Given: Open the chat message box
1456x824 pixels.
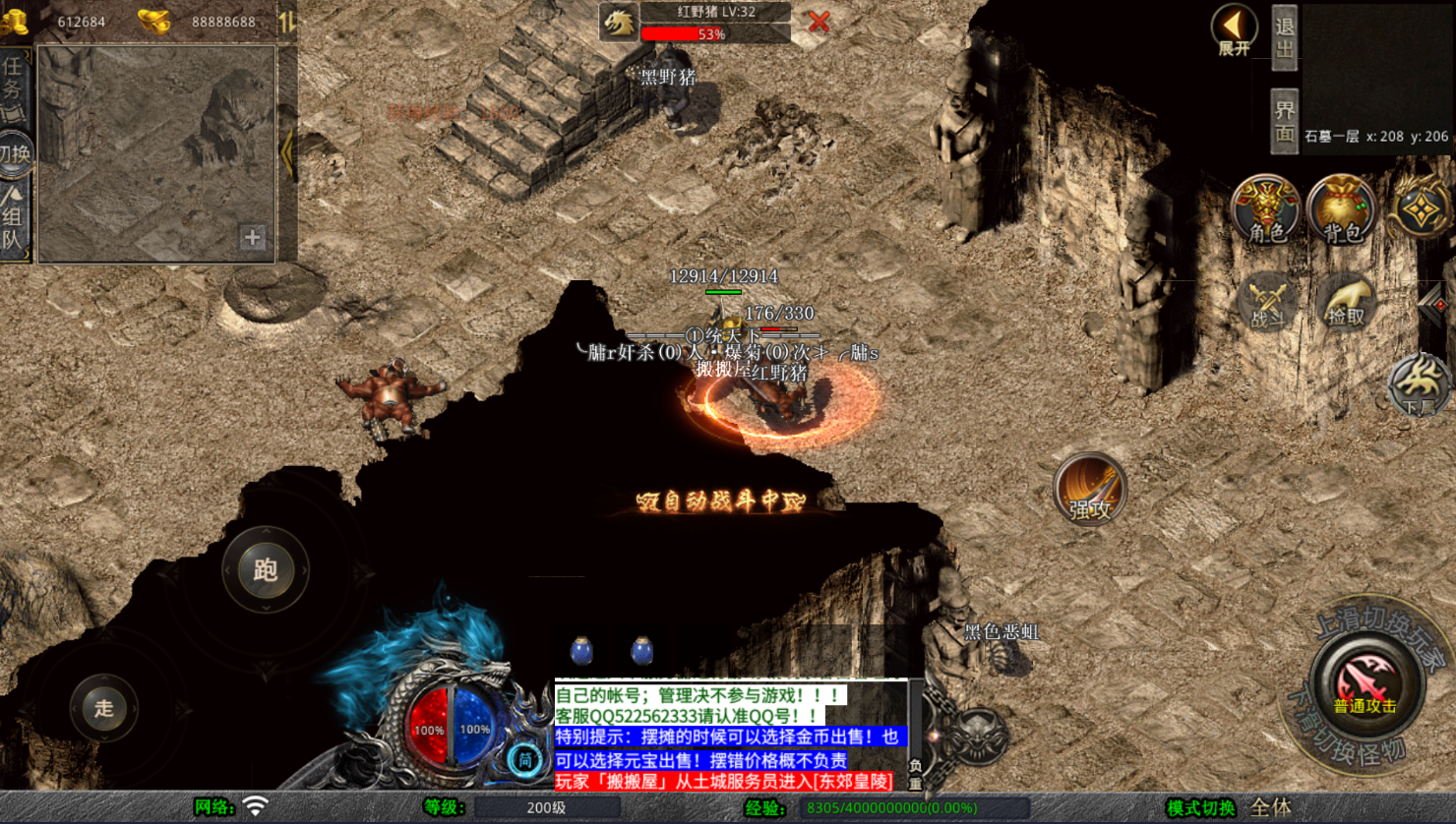Looking at the screenshot, I should pos(728,736).
